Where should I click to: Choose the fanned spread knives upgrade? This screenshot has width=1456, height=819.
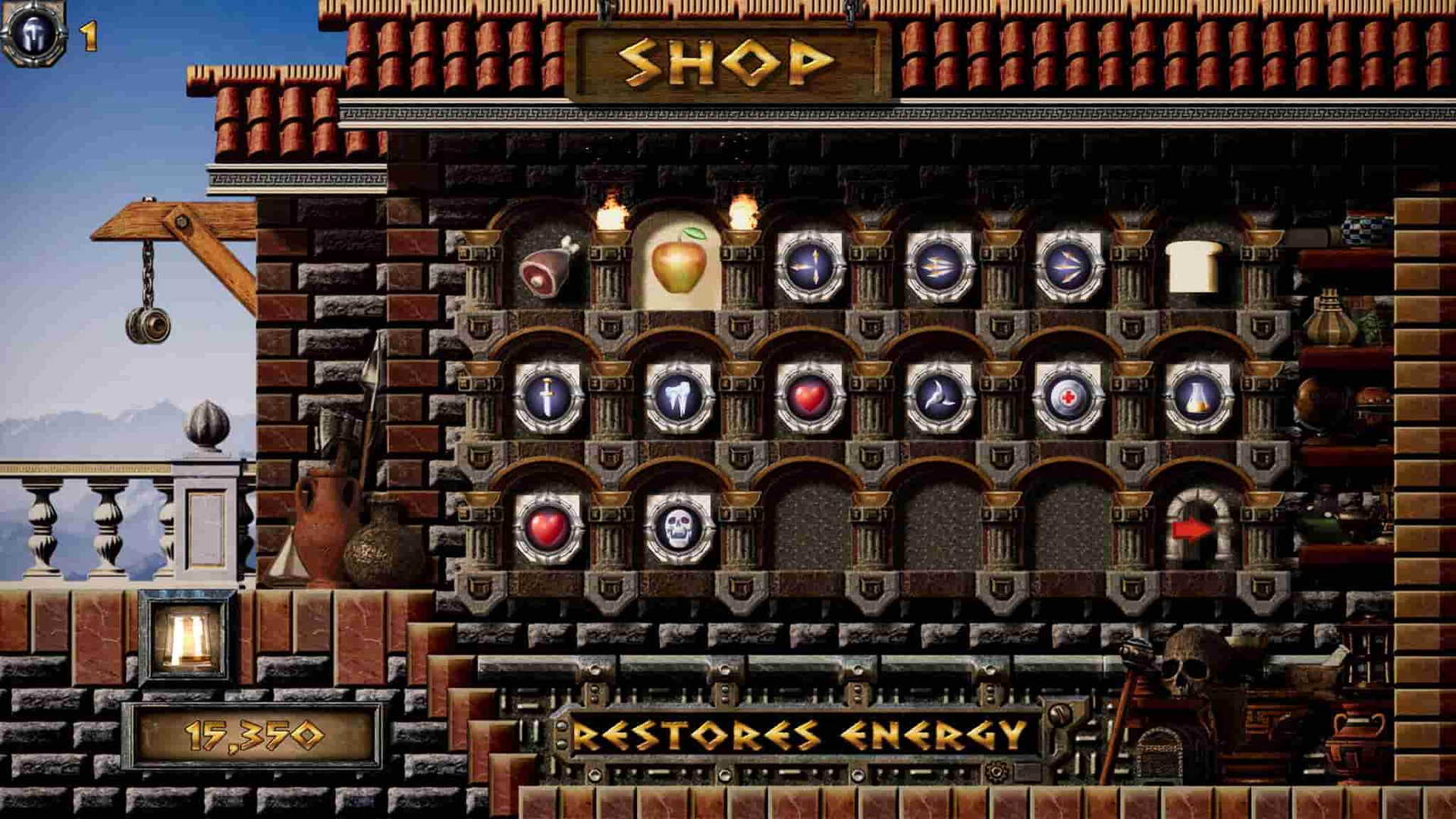[1068, 266]
